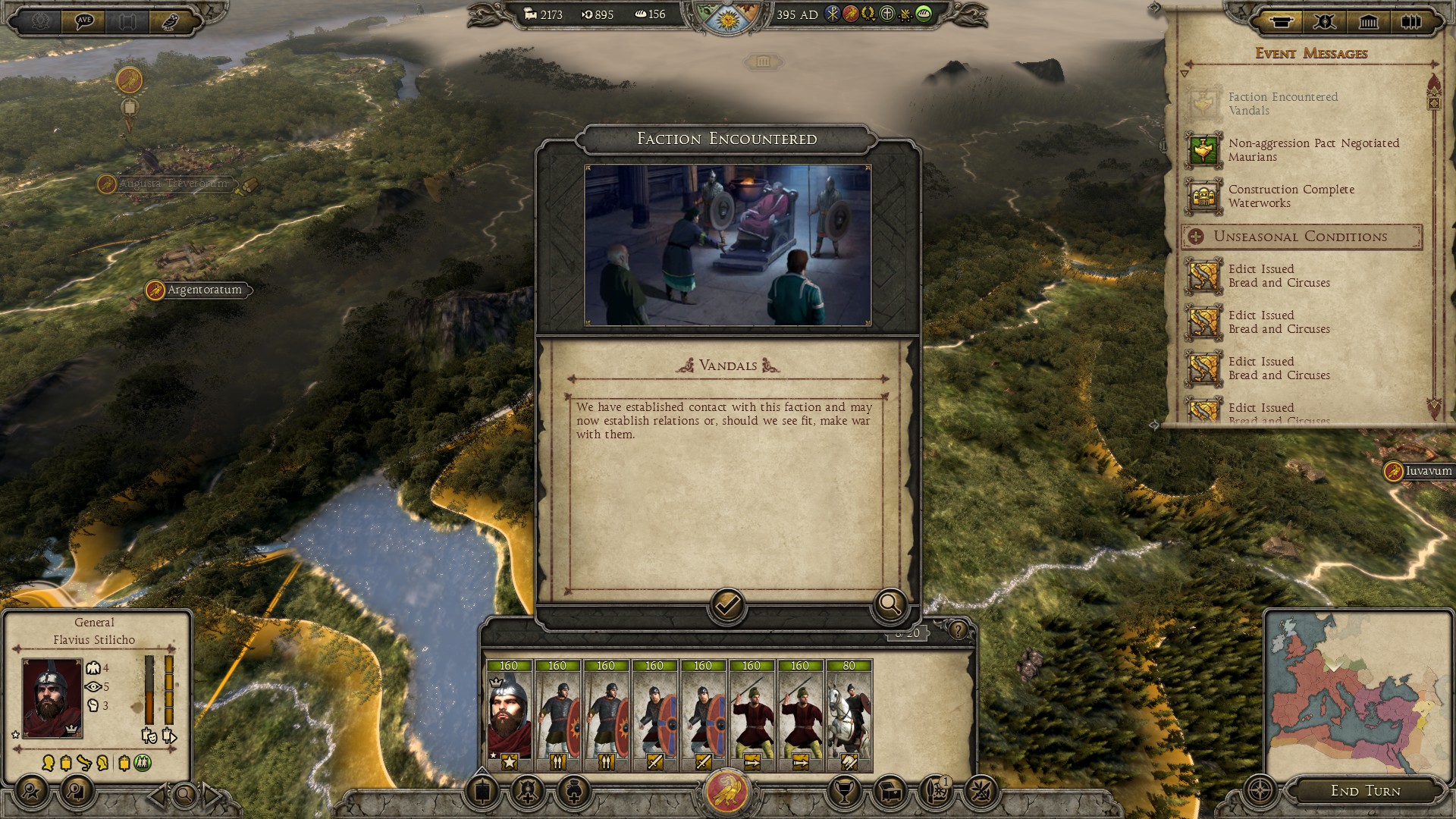Screen dimensions: 1456x819
Task: Open the treasure chest button
Action: pyautogui.click(x=890, y=792)
